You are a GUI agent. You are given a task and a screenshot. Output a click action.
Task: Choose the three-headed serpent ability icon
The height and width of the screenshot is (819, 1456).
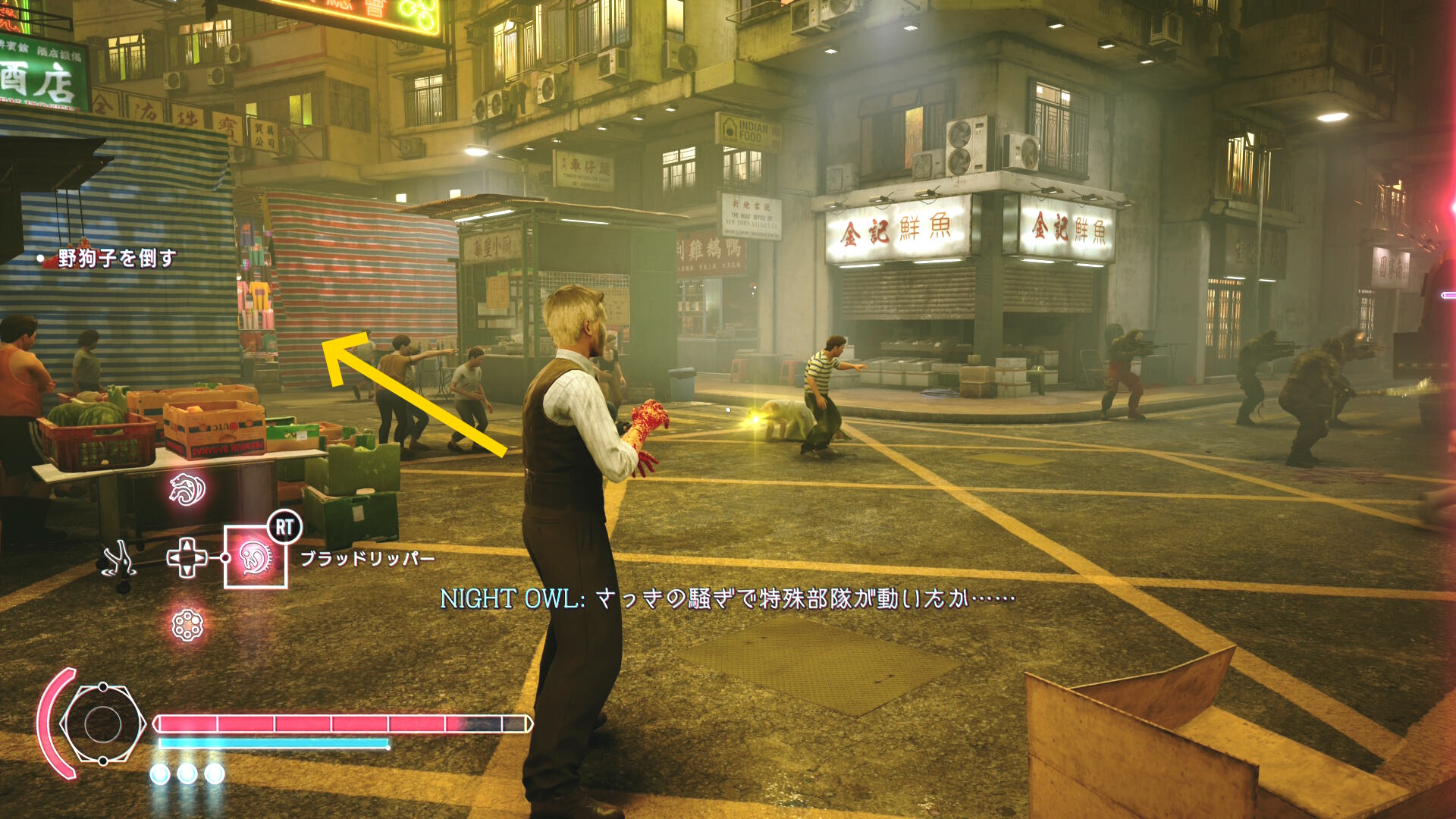coord(187,489)
